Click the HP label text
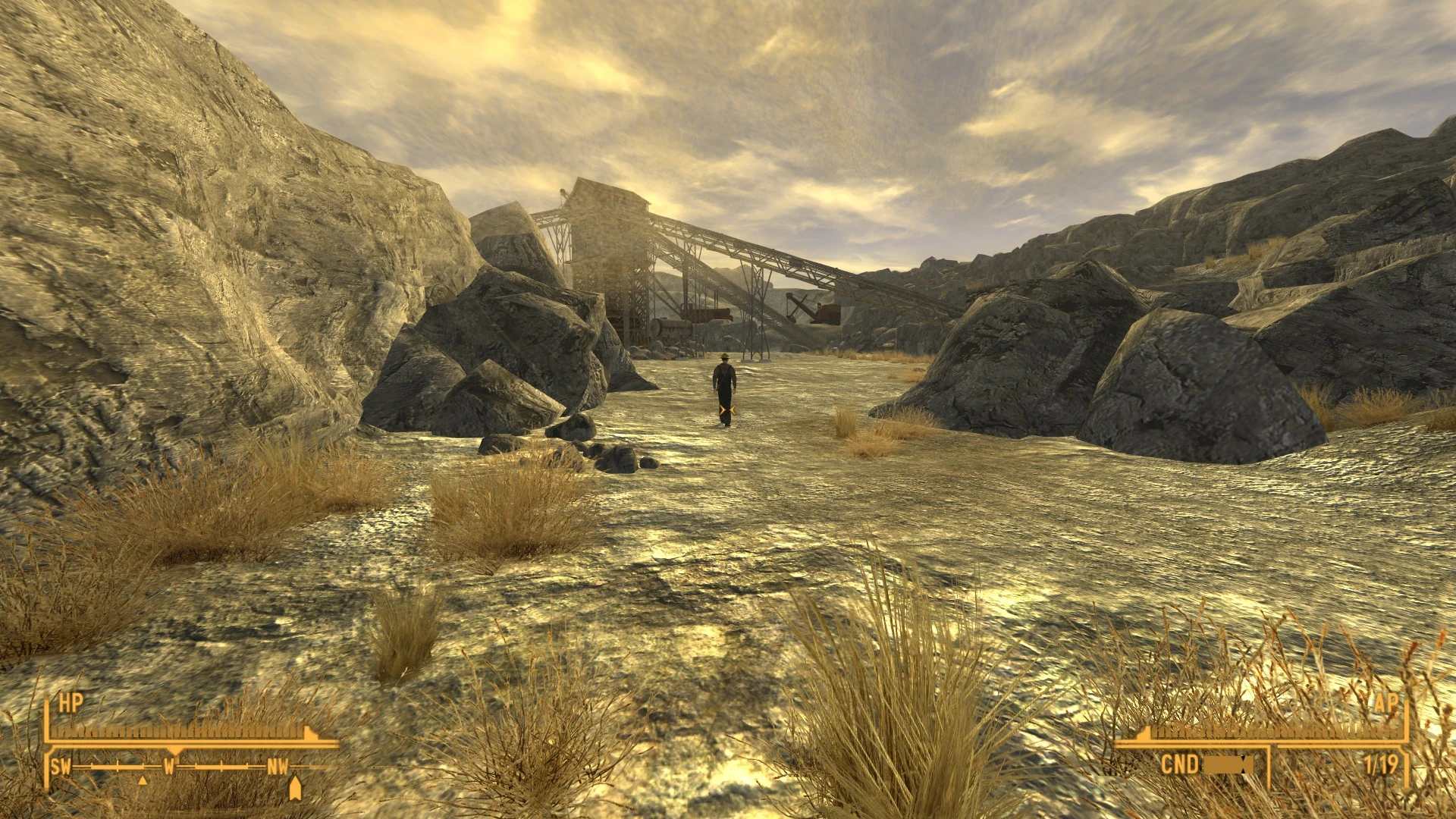Screen dimensions: 1456x819 pos(71,702)
